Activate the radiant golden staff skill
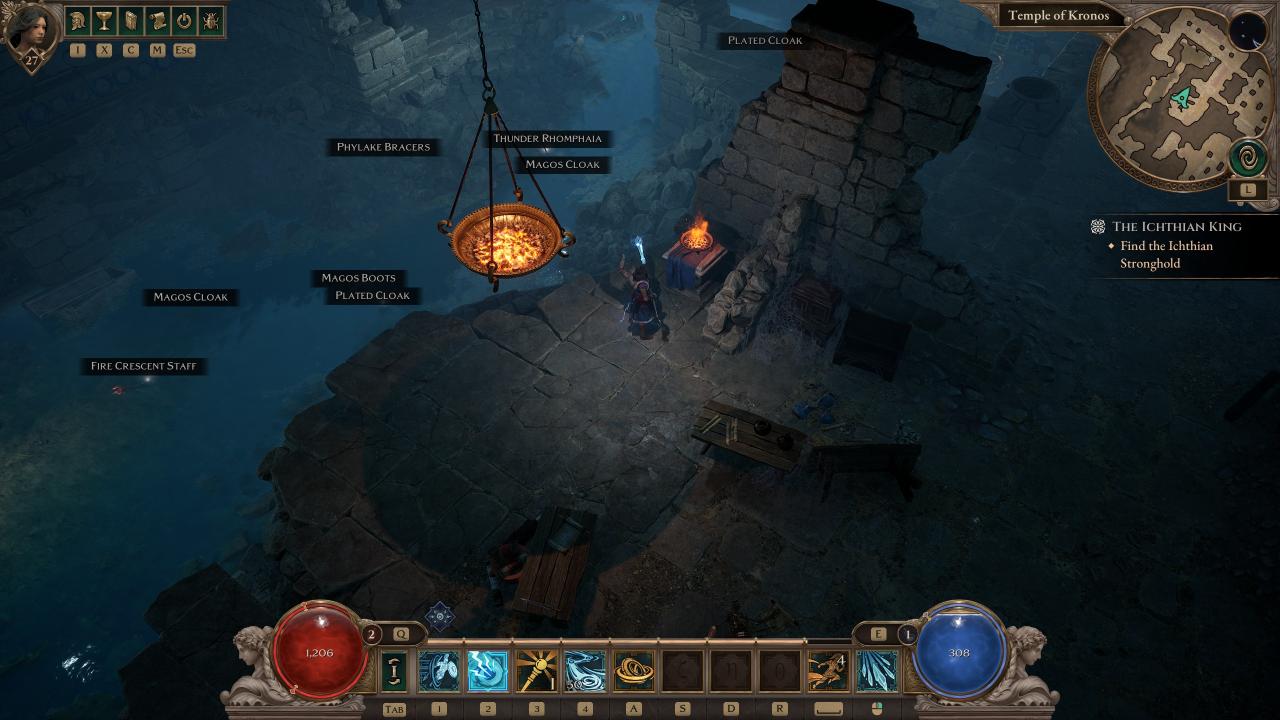Image resolution: width=1280 pixels, height=720 pixels. (x=536, y=671)
